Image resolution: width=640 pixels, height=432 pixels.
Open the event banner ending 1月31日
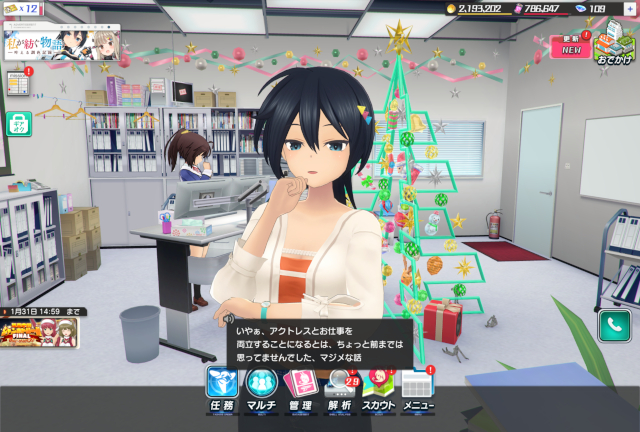(40, 329)
